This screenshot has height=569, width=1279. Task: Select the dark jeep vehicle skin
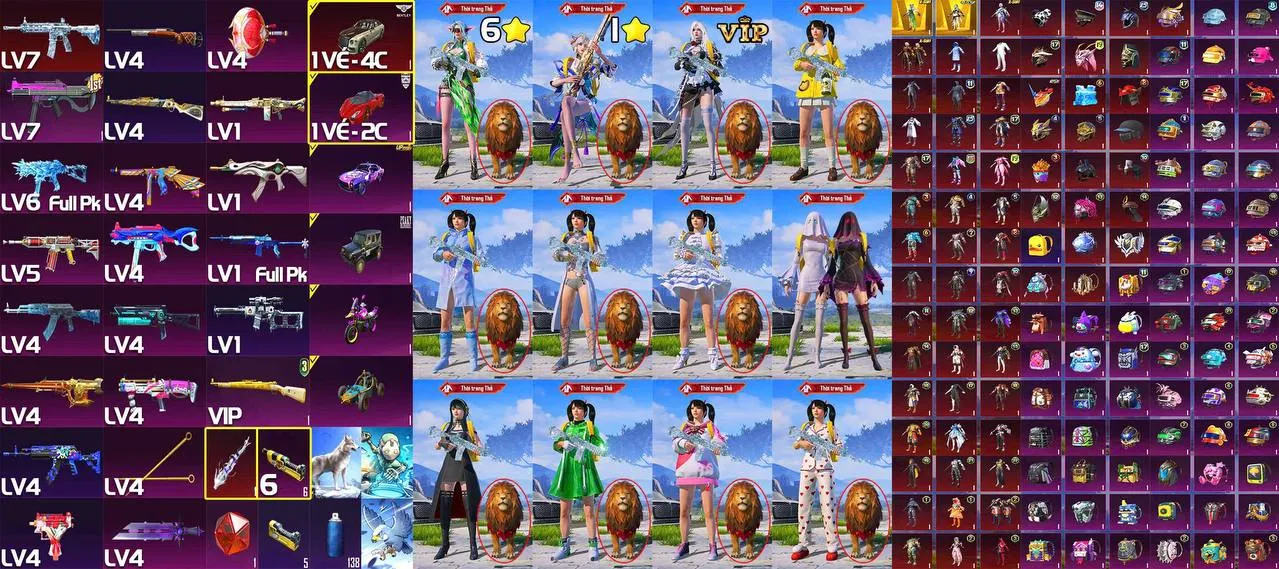[361, 249]
